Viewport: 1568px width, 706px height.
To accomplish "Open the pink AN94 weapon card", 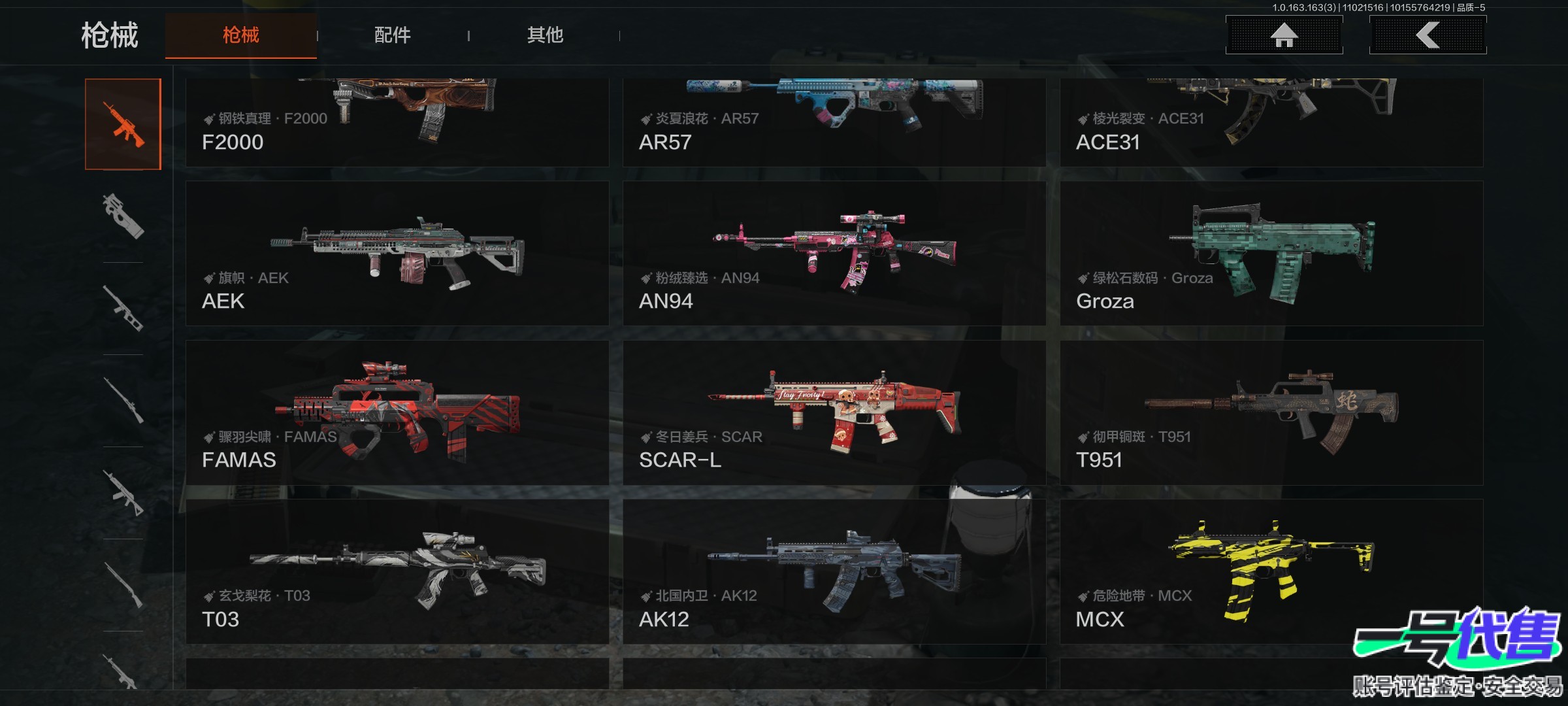I will point(834,254).
